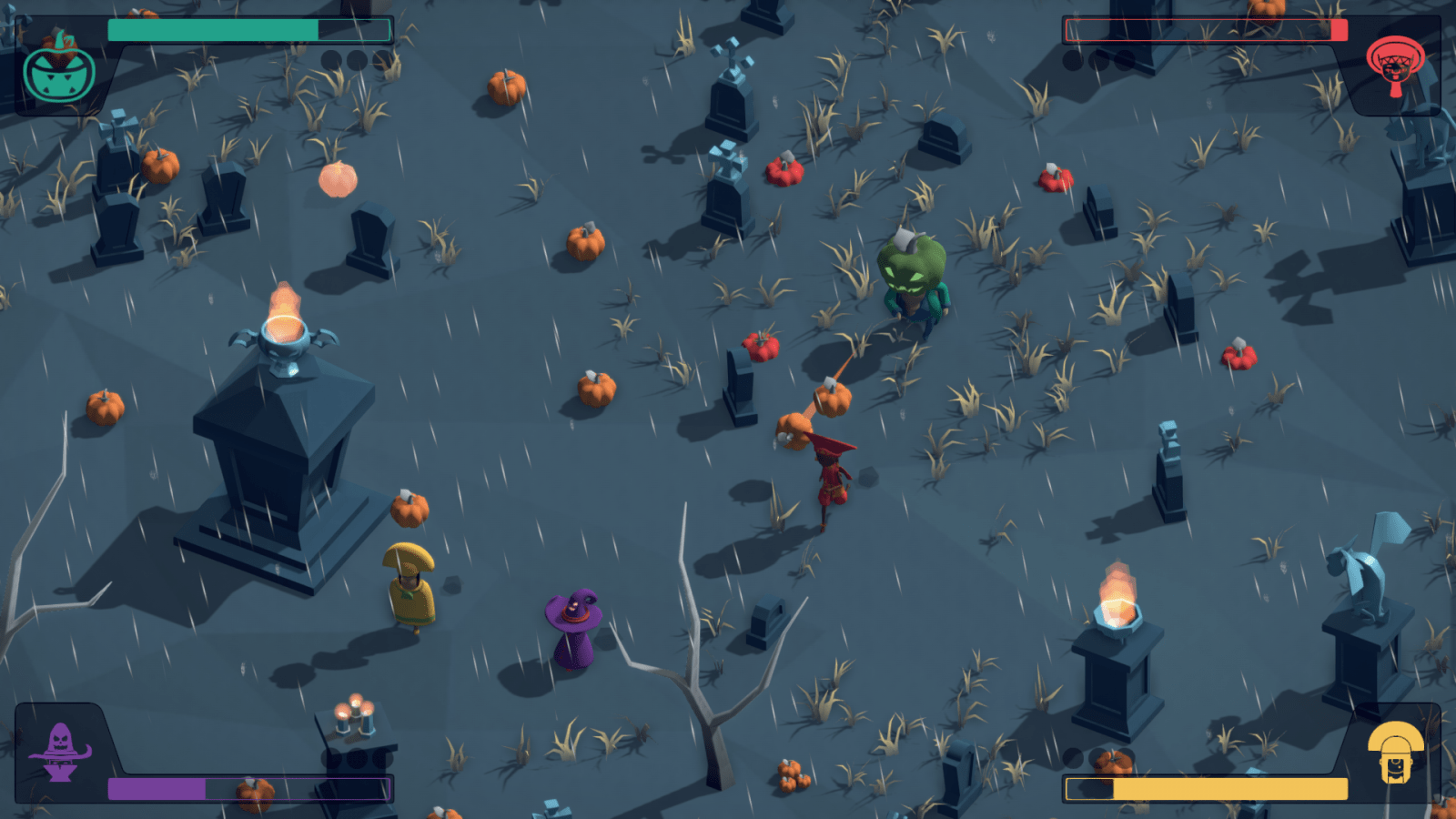Image resolution: width=1456 pixels, height=819 pixels.
Task: Select the red hooded player portrait
Action: coord(1395,64)
